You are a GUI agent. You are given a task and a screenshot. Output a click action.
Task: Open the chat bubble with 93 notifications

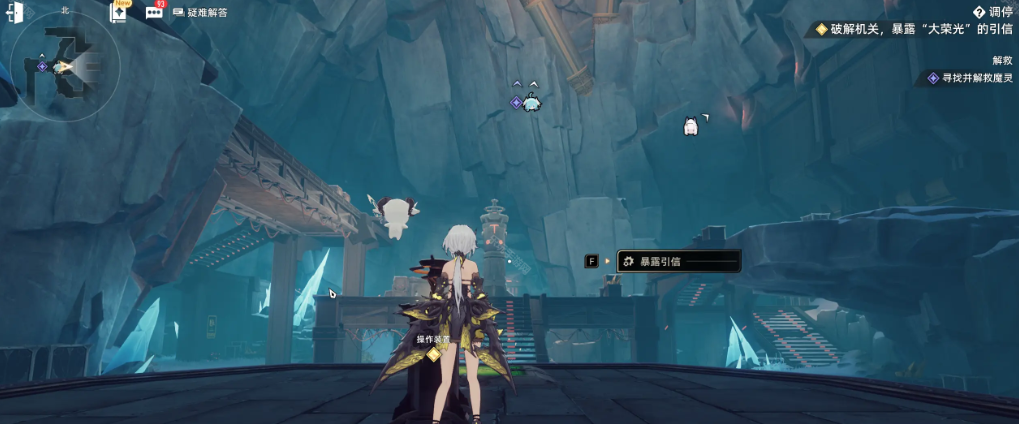(154, 13)
